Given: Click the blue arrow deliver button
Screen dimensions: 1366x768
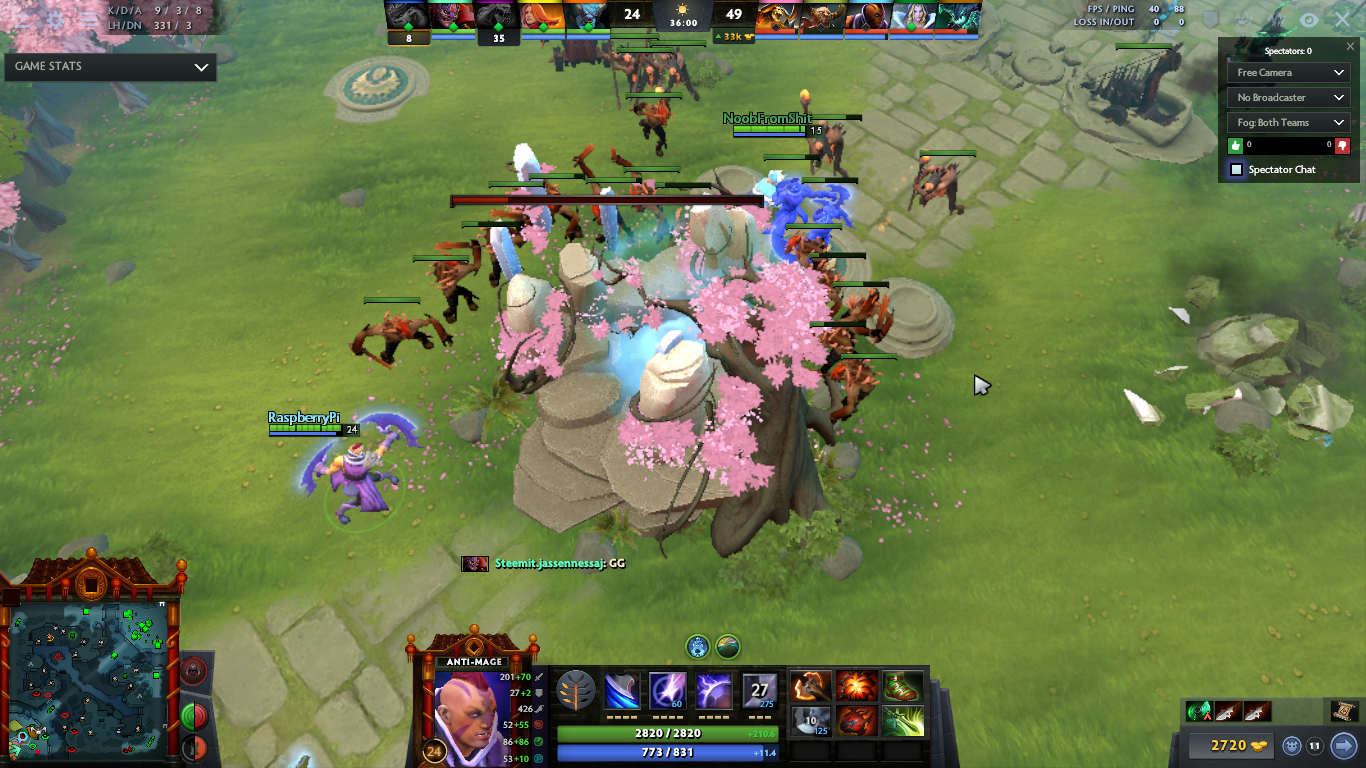Looking at the screenshot, I should tap(1343, 745).
